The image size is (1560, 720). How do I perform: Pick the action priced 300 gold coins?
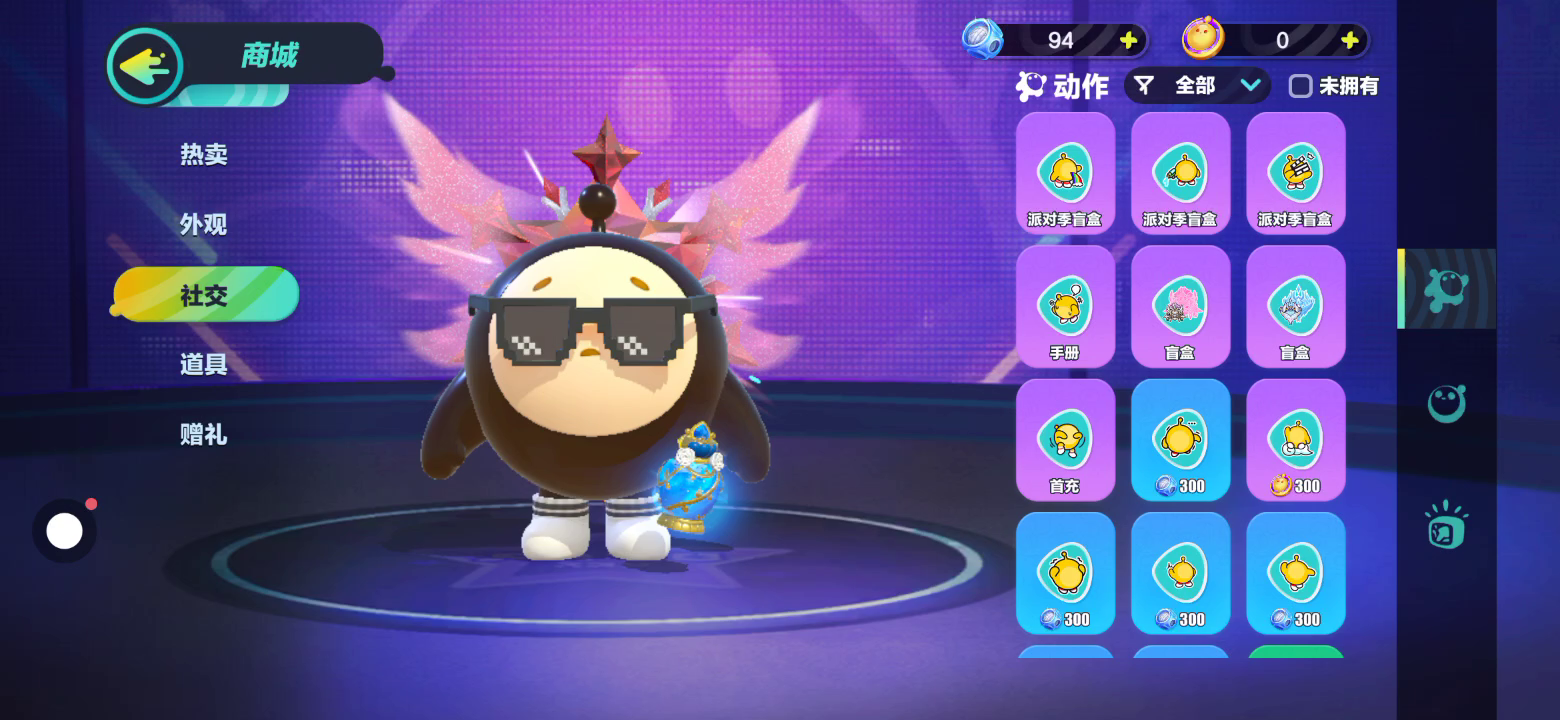[1295, 440]
